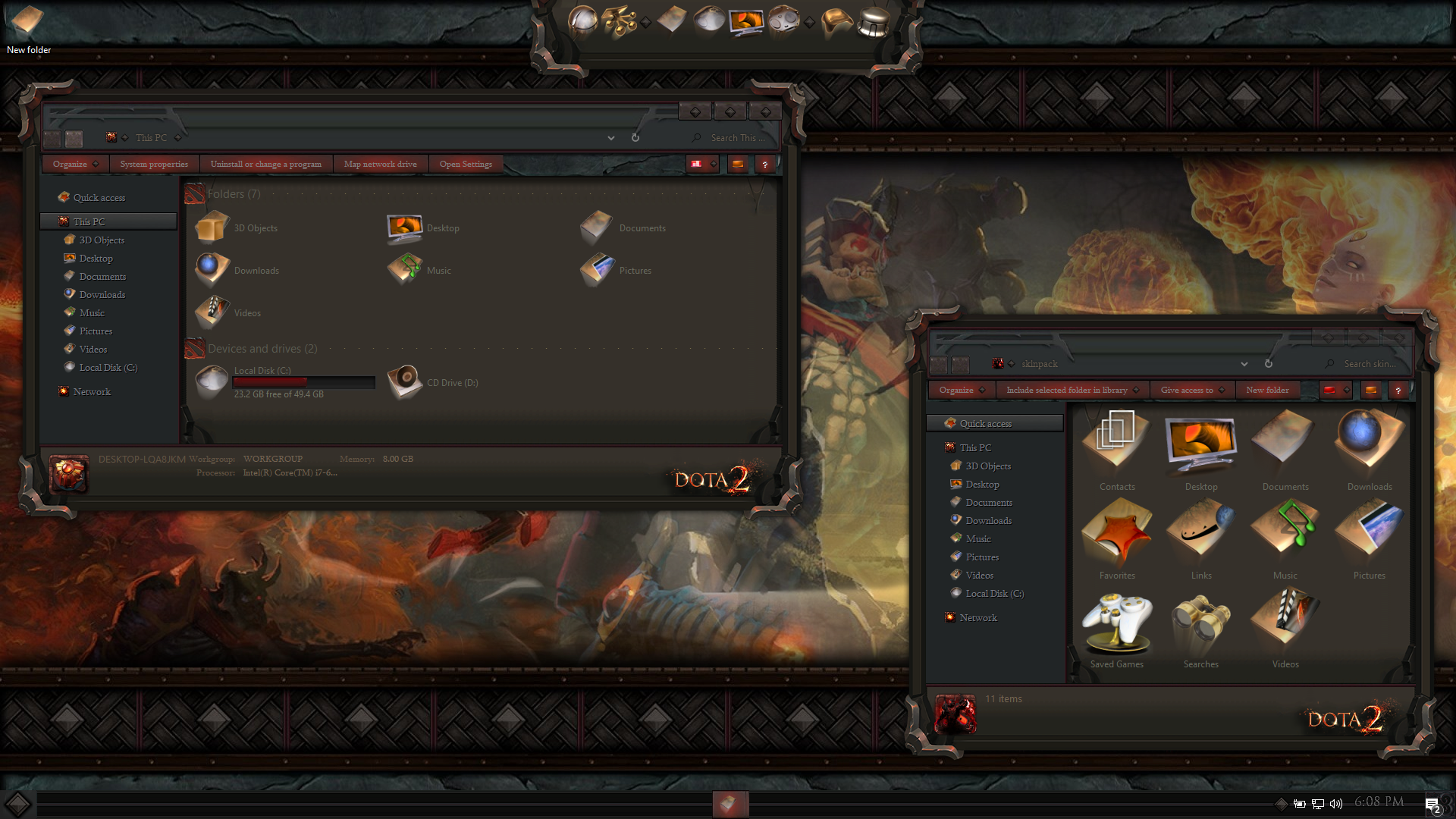Open the Searches binoculars folder
Viewport: 1456px width, 819px height.
(x=1201, y=626)
